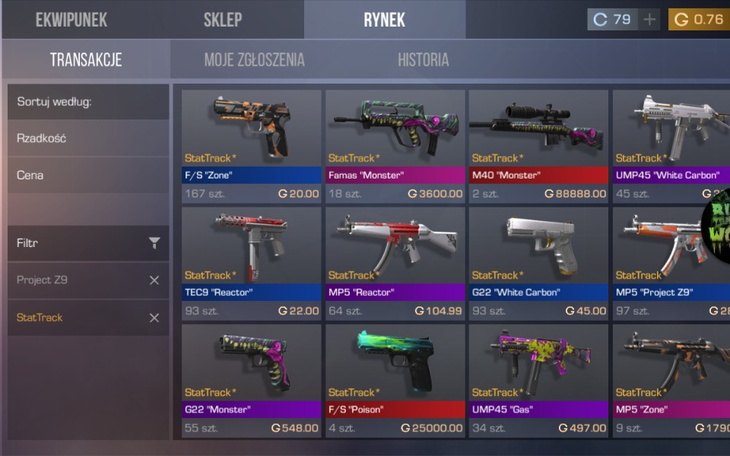Image resolution: width=730 pixels, height=456 pixels.
Task: Add more silver currency with plus button
Action: click(650, 19)
